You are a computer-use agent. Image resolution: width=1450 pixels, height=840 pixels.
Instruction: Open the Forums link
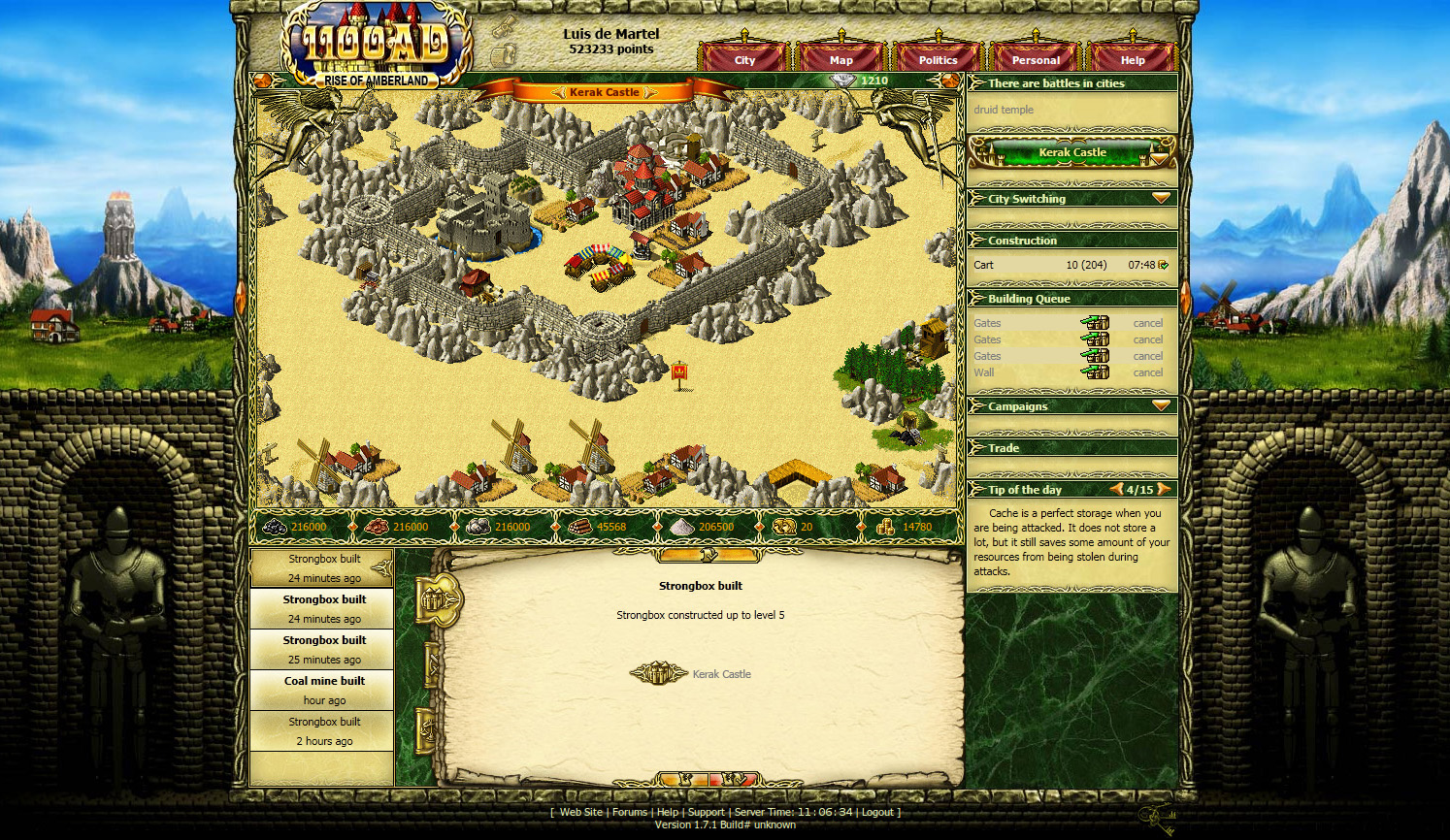click(629, 812)
